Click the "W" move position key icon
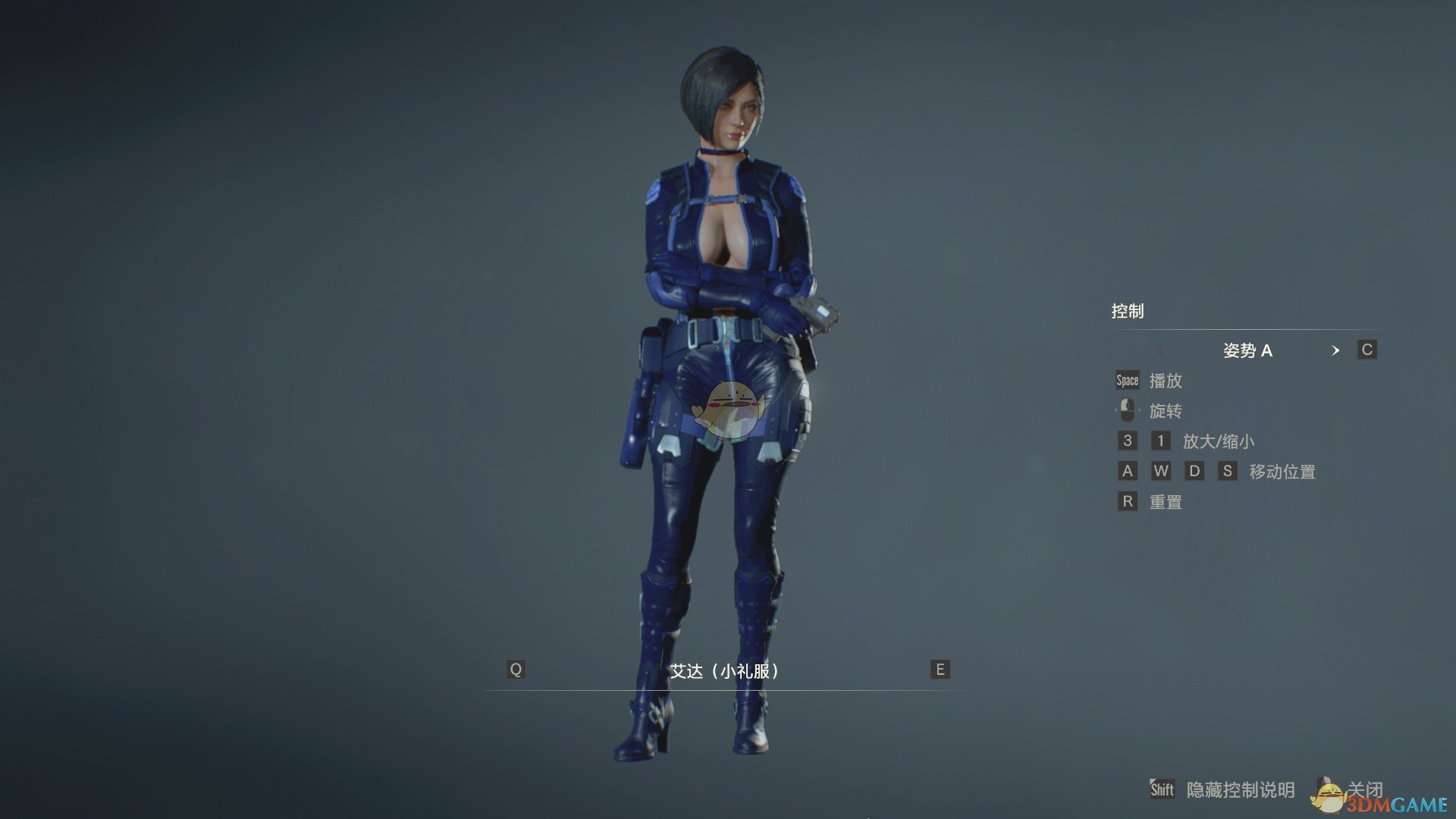The width and height of the screenshot is (1456, 819). click(1161, 471)
